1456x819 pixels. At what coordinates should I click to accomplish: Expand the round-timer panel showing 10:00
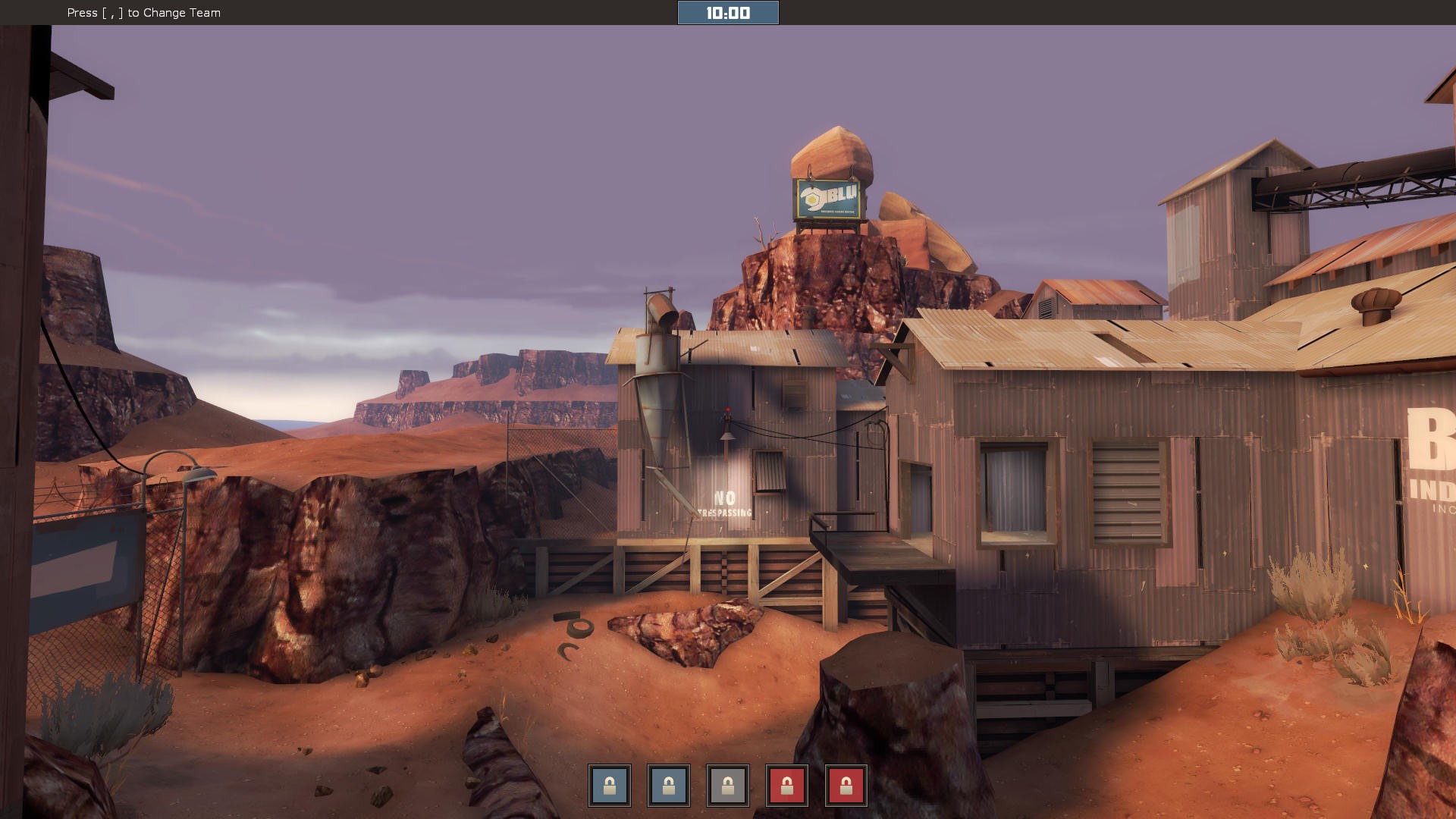(x=728, y=12)
